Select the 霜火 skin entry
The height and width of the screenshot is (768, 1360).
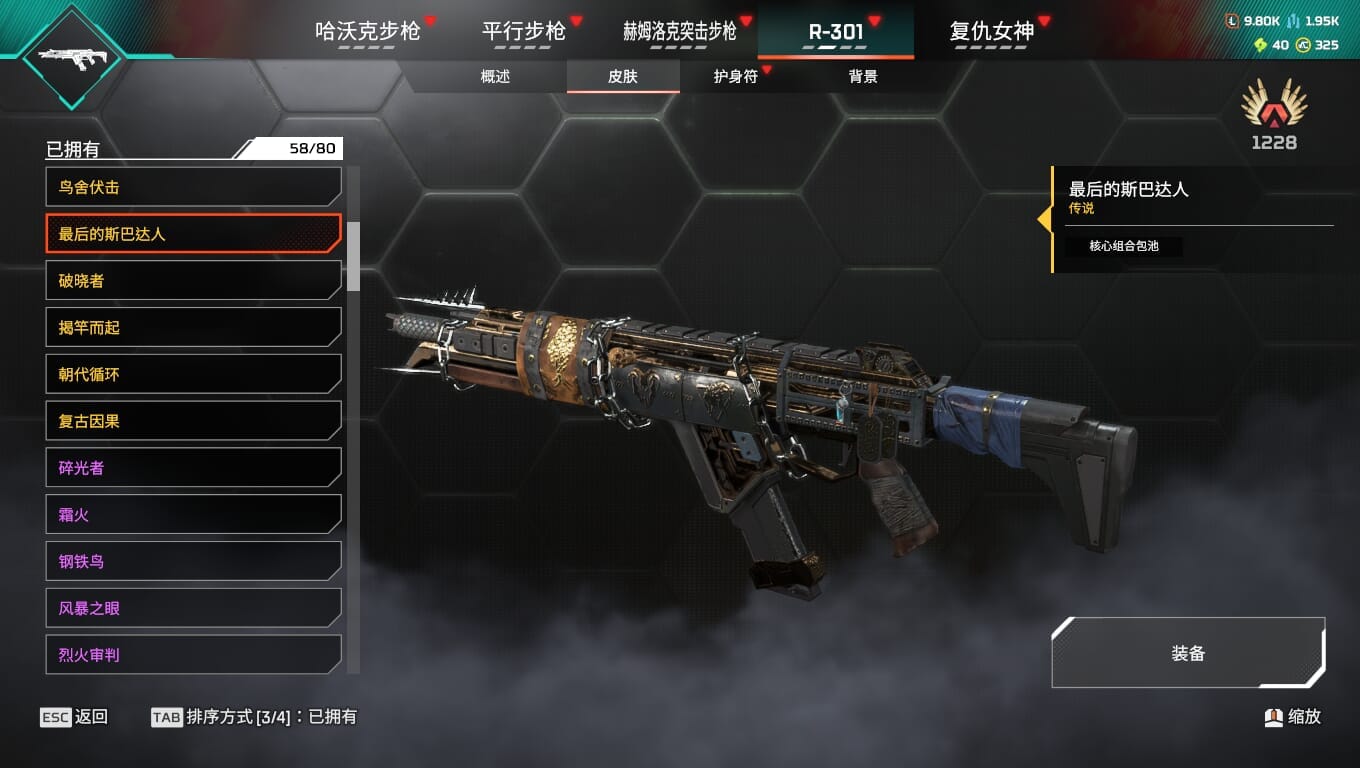[x=193, y=515]
